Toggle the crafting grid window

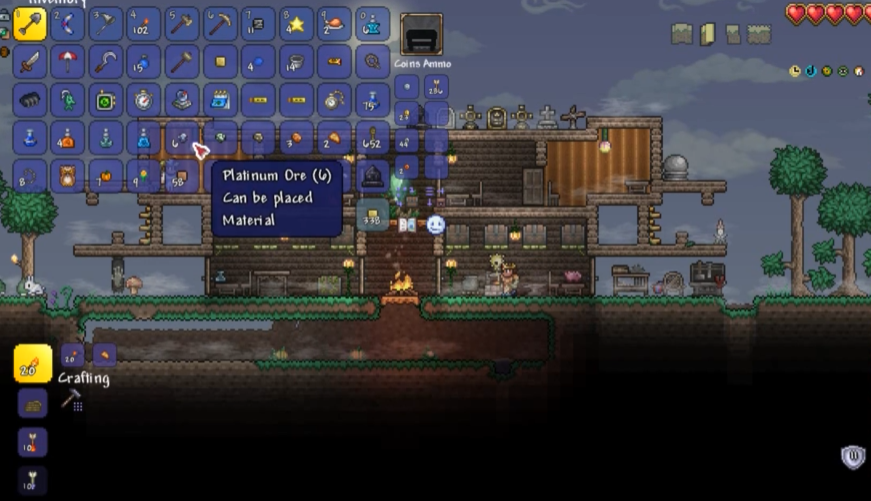[x=71, y=401]
